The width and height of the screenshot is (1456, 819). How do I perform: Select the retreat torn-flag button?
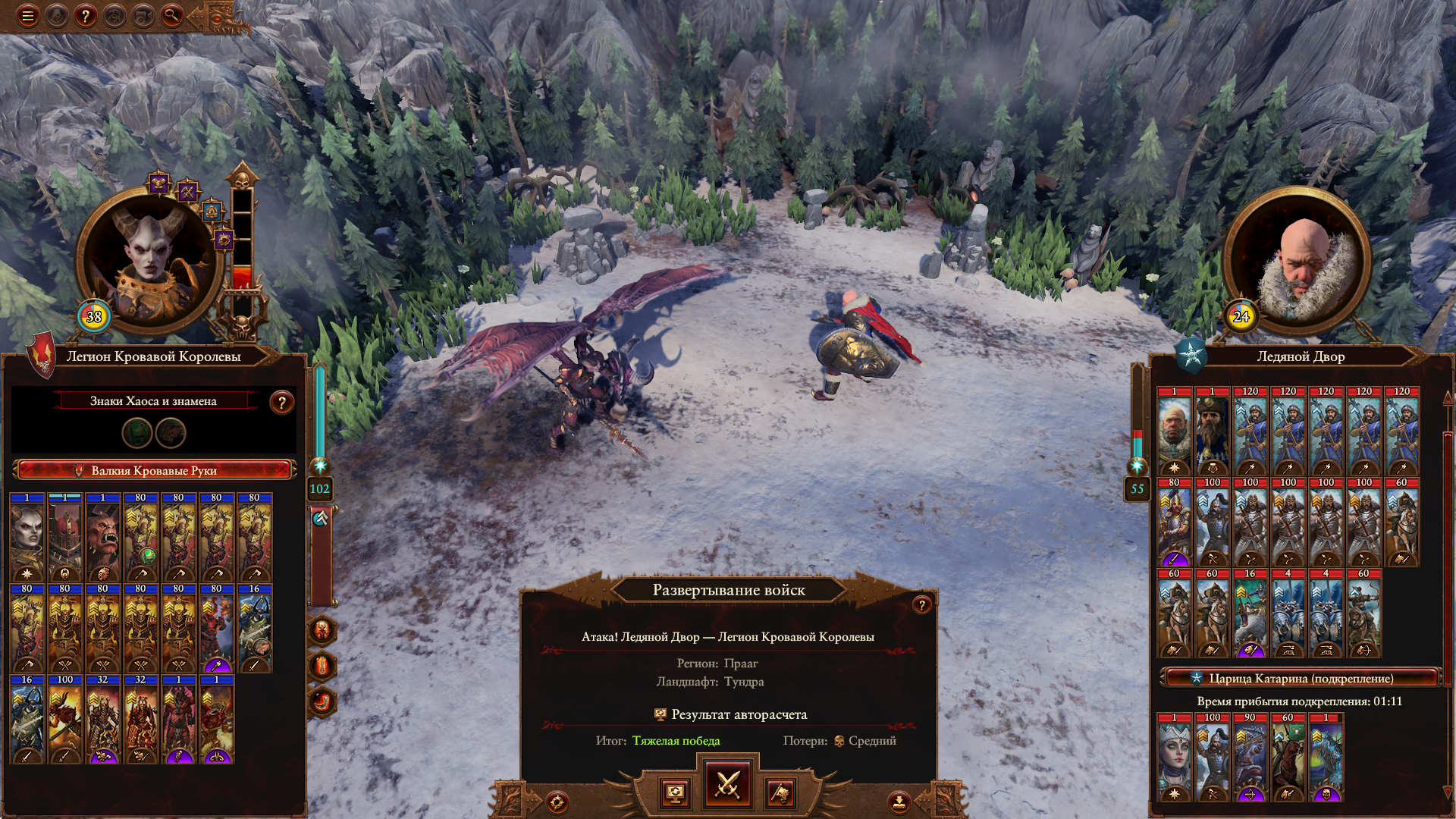pos(780,793)
